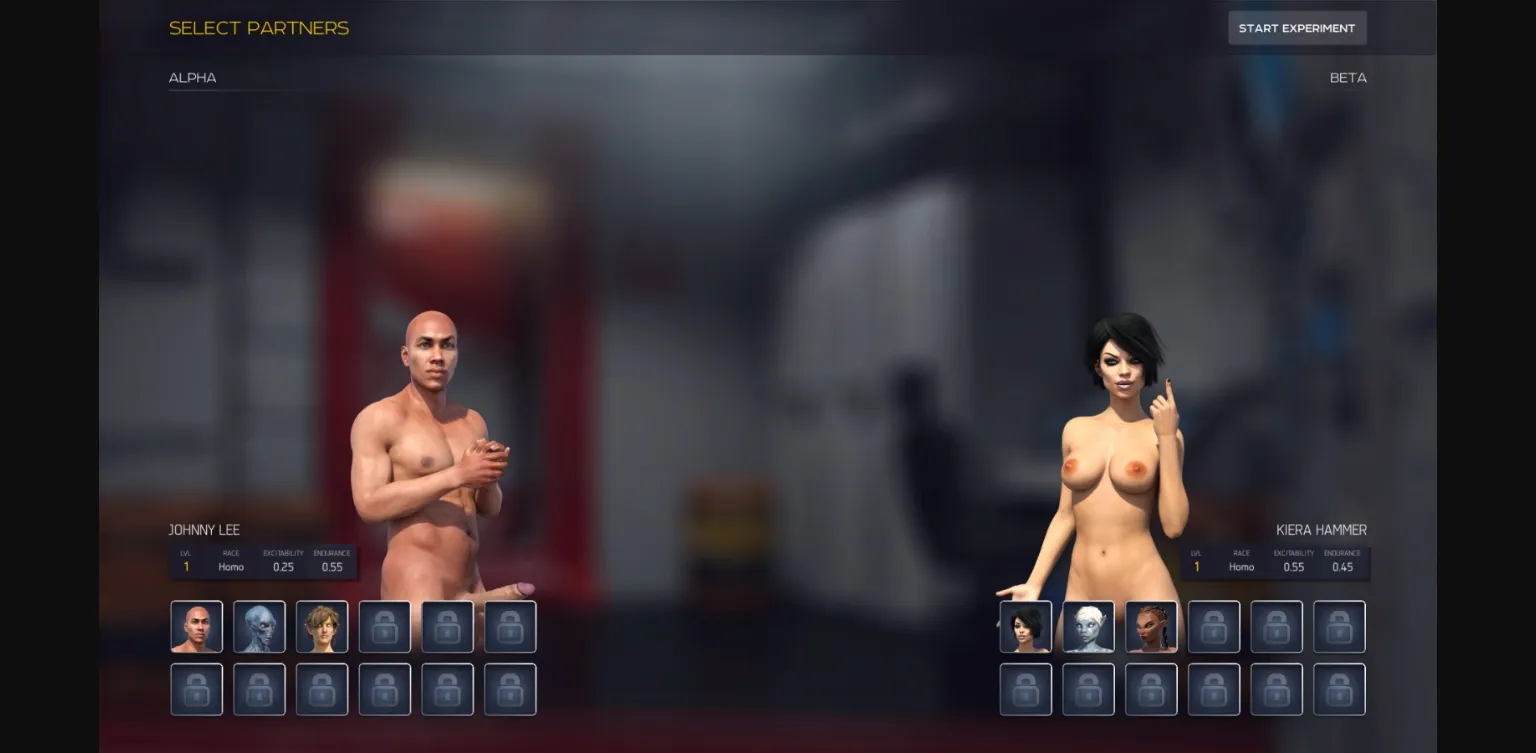Viewport: 1536px width, 753px height.
Task: Select the white-haired elf woman portrait for Beta
Action: click(x=1088, y=626)
